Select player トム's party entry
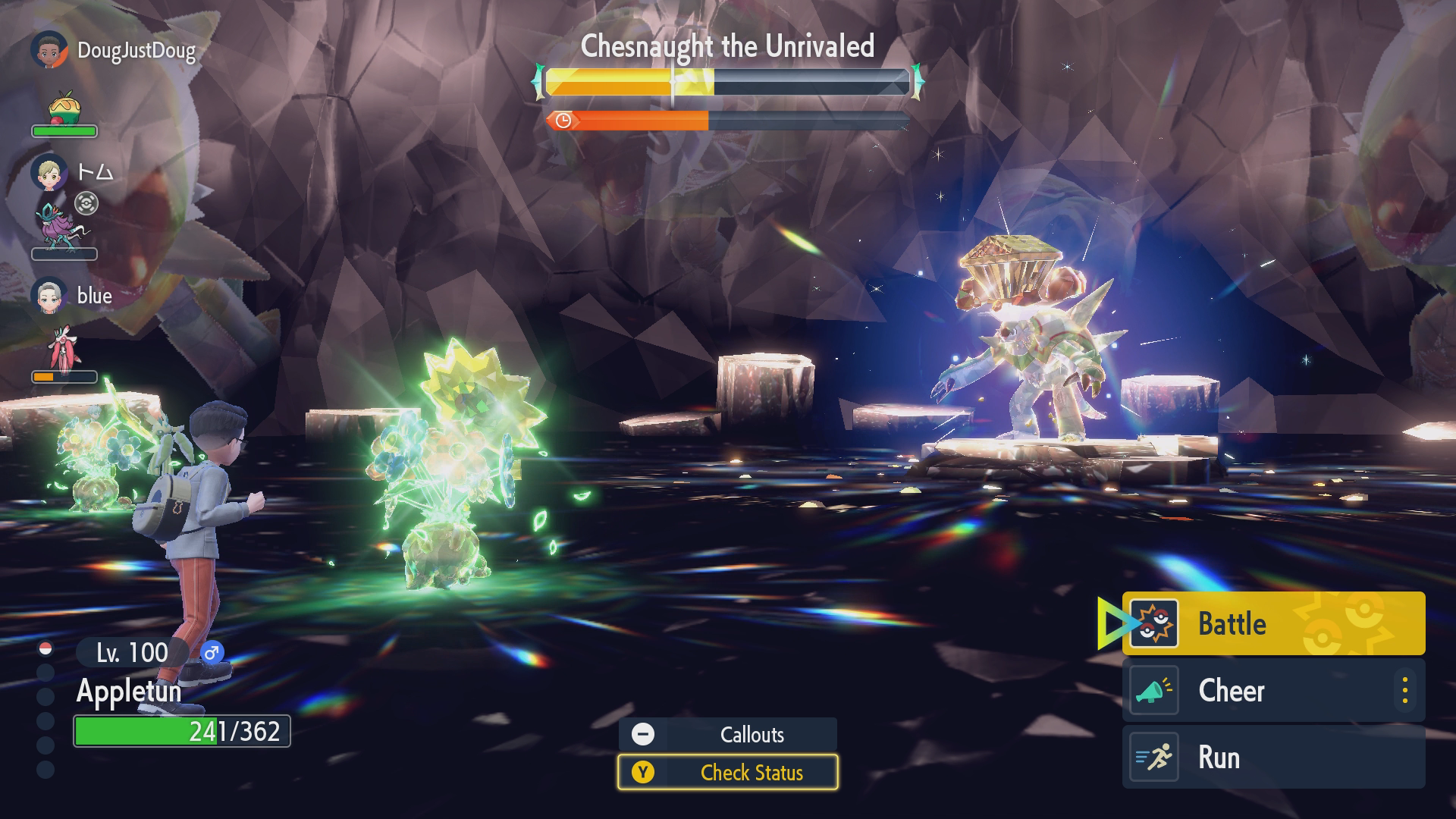 pyautogui.click(x=76, y=173)
